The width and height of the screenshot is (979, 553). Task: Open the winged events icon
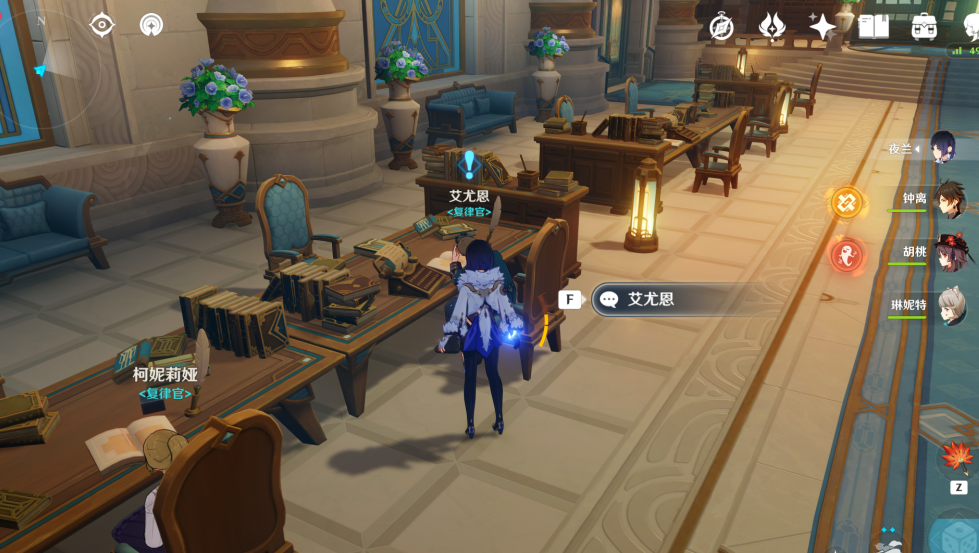pyautogui.click(x=772, y=27)
